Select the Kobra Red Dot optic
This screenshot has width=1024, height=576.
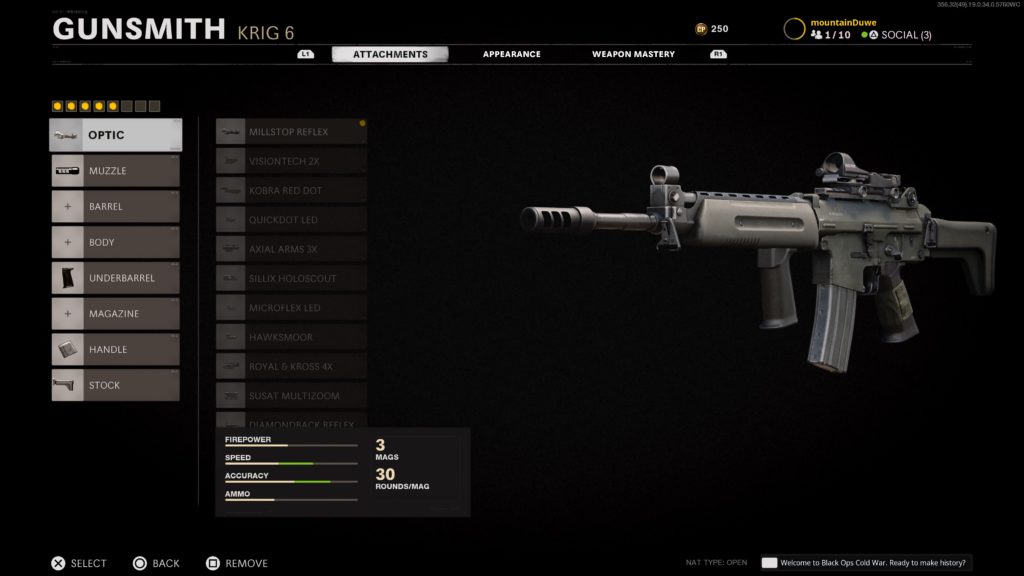point(291,190)
